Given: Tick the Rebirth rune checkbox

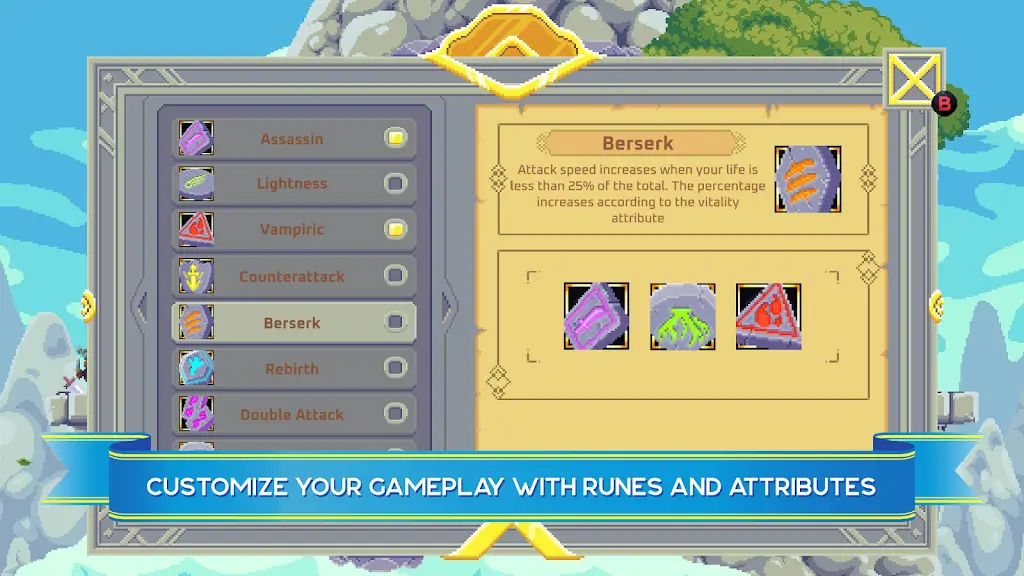Looking at the screenshot, I should click(396, 368).
